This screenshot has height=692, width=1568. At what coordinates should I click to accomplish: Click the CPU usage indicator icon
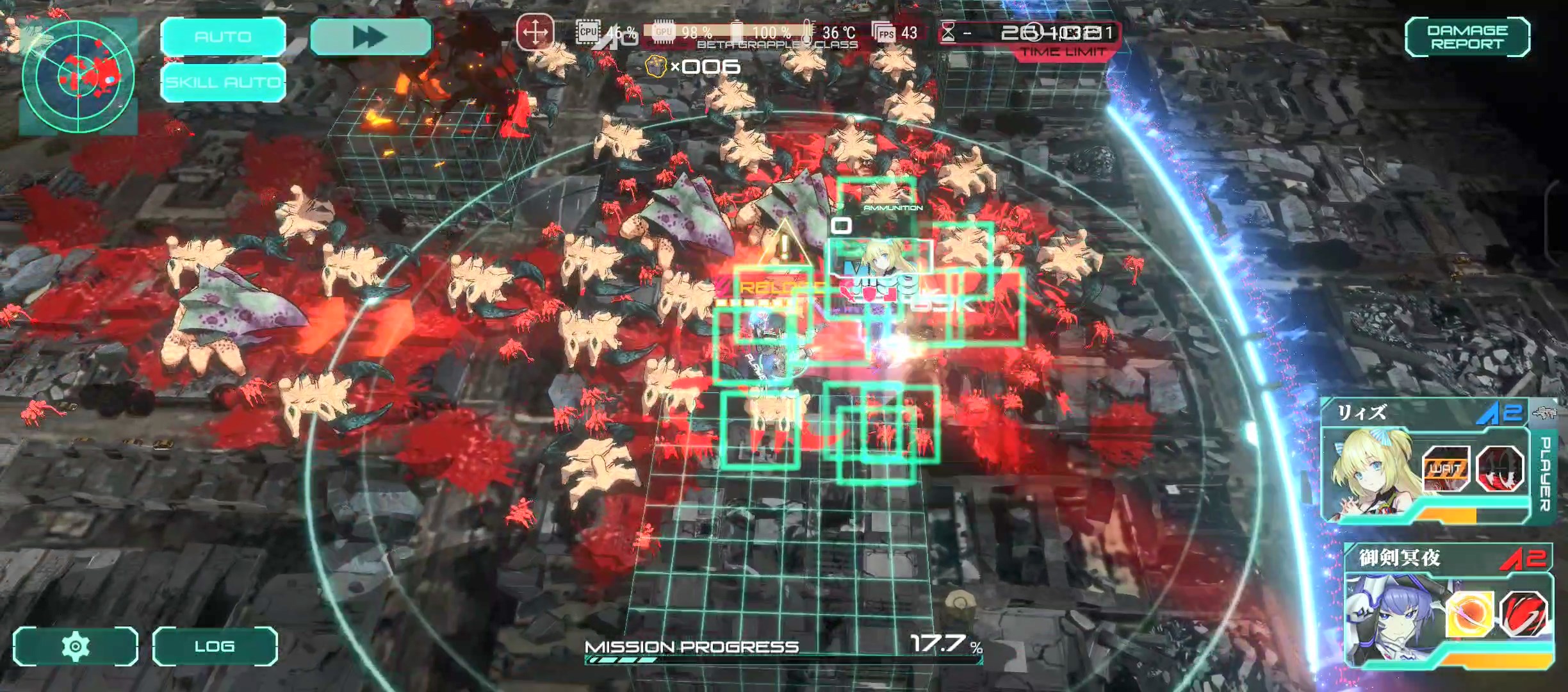[x=589, y=30]
